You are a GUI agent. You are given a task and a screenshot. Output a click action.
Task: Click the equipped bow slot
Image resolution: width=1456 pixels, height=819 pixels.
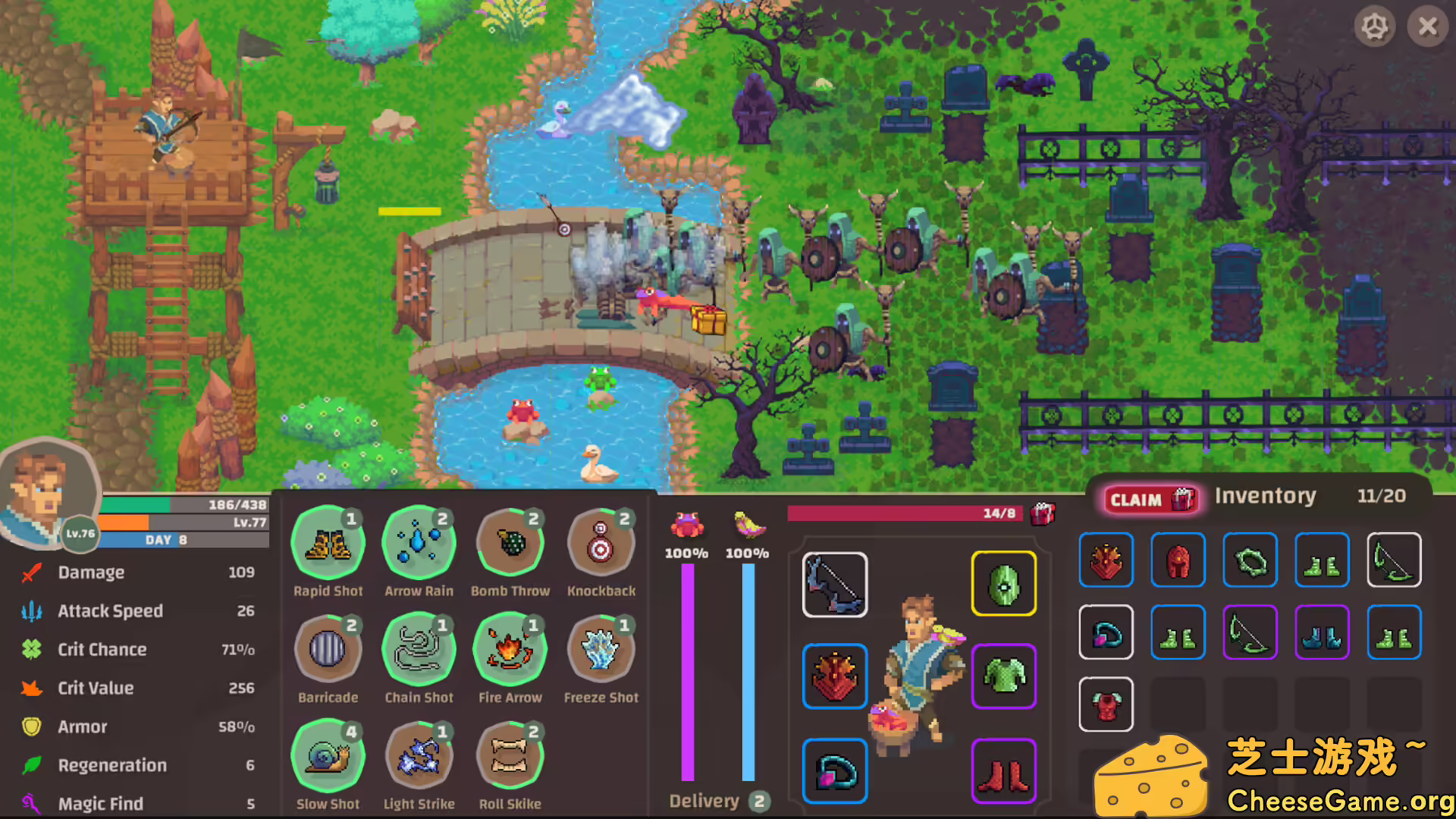coord(834,584)
